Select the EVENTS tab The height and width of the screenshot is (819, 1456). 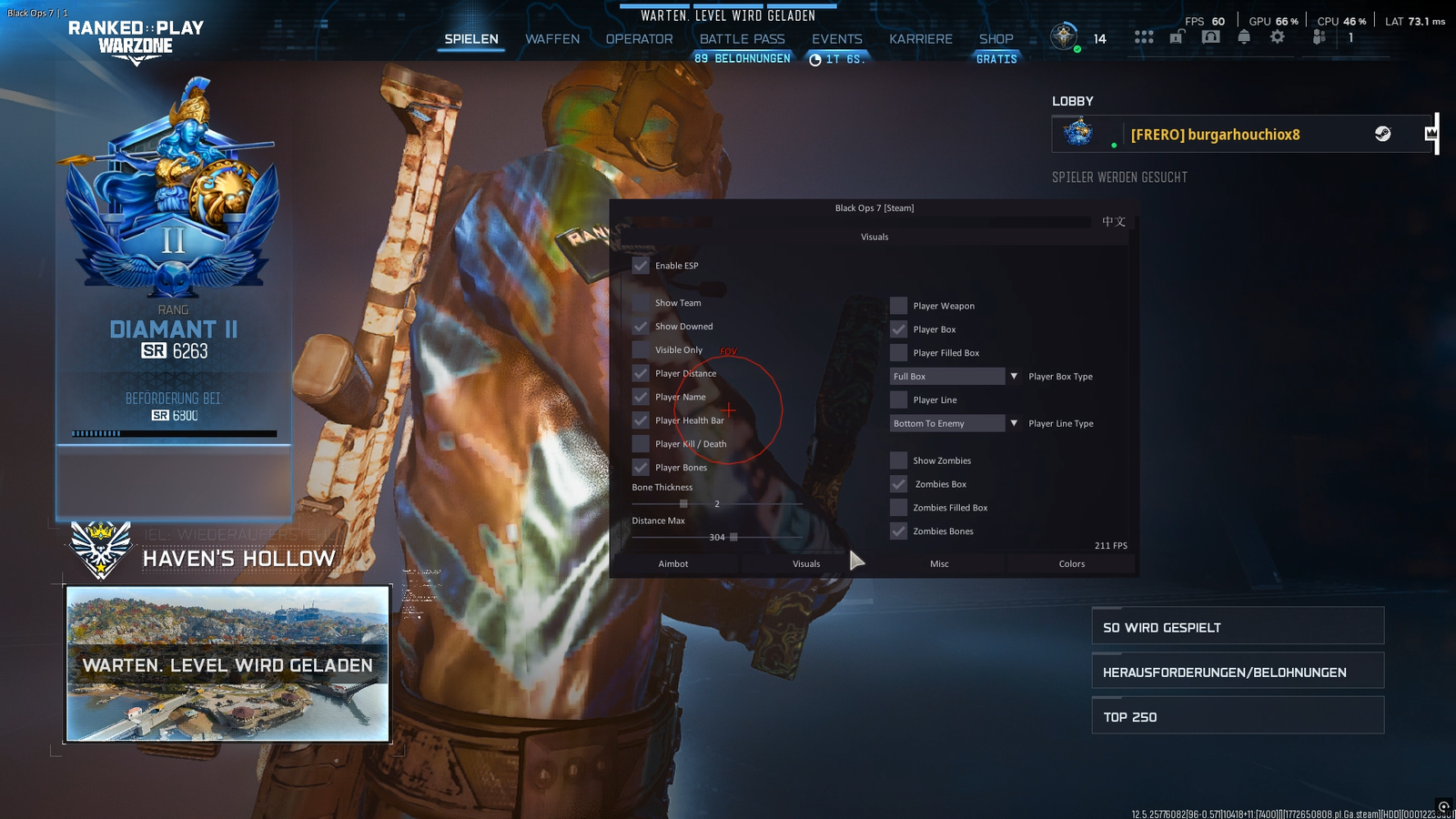click(x=836, y=39)
